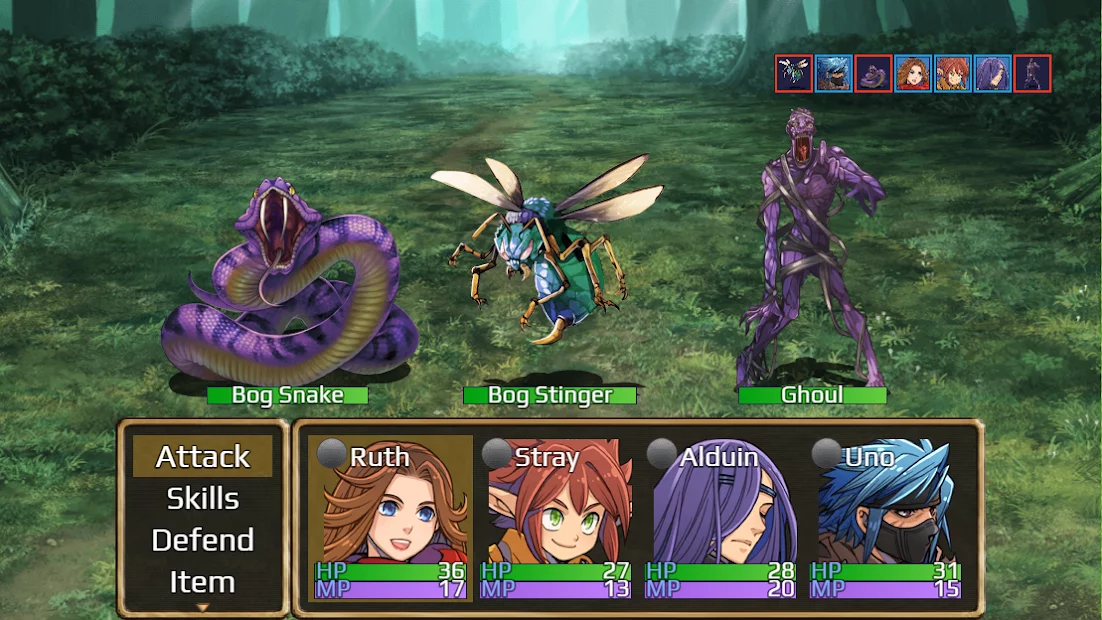Viewport: 1102px width, 620px height.
Task: Select the Ghoul turn-order icon
Action: [1033, 74]
